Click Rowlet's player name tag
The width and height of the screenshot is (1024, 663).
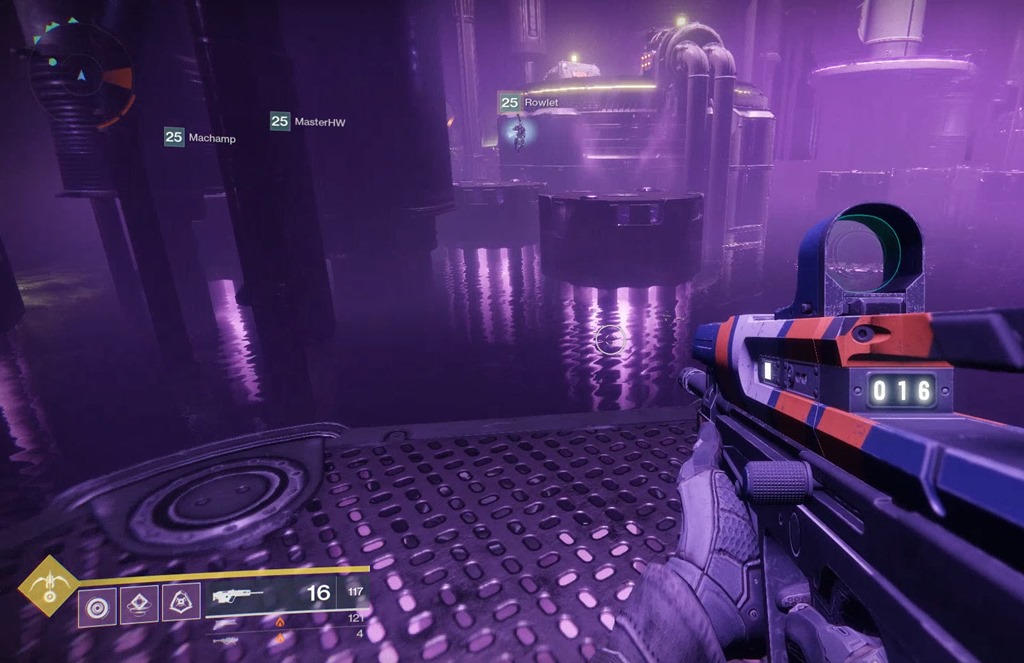click(x=529, y=103)
